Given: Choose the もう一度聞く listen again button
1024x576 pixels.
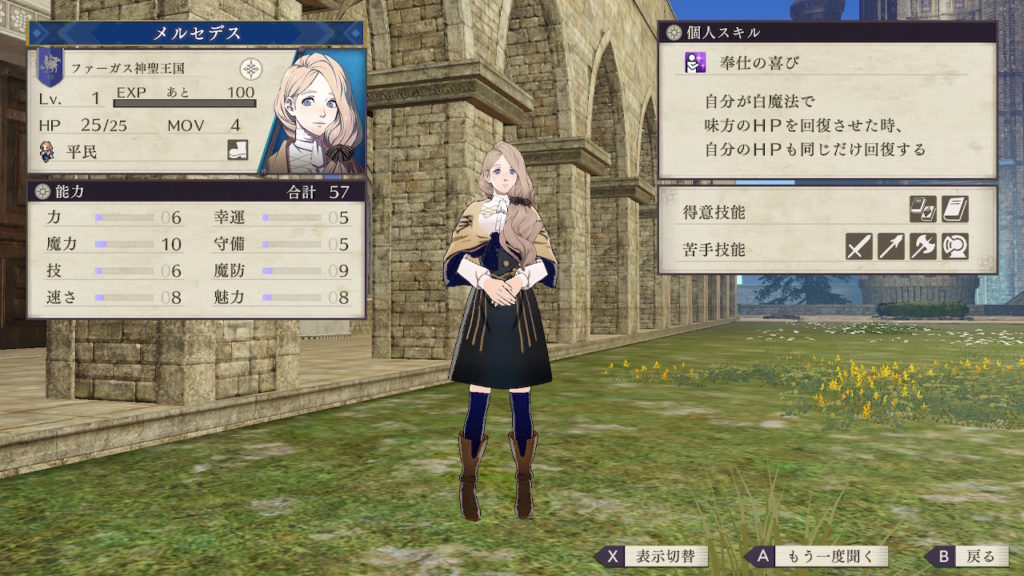Looking at the screenshot, I should pyautogui.click(x=804, y=556).
